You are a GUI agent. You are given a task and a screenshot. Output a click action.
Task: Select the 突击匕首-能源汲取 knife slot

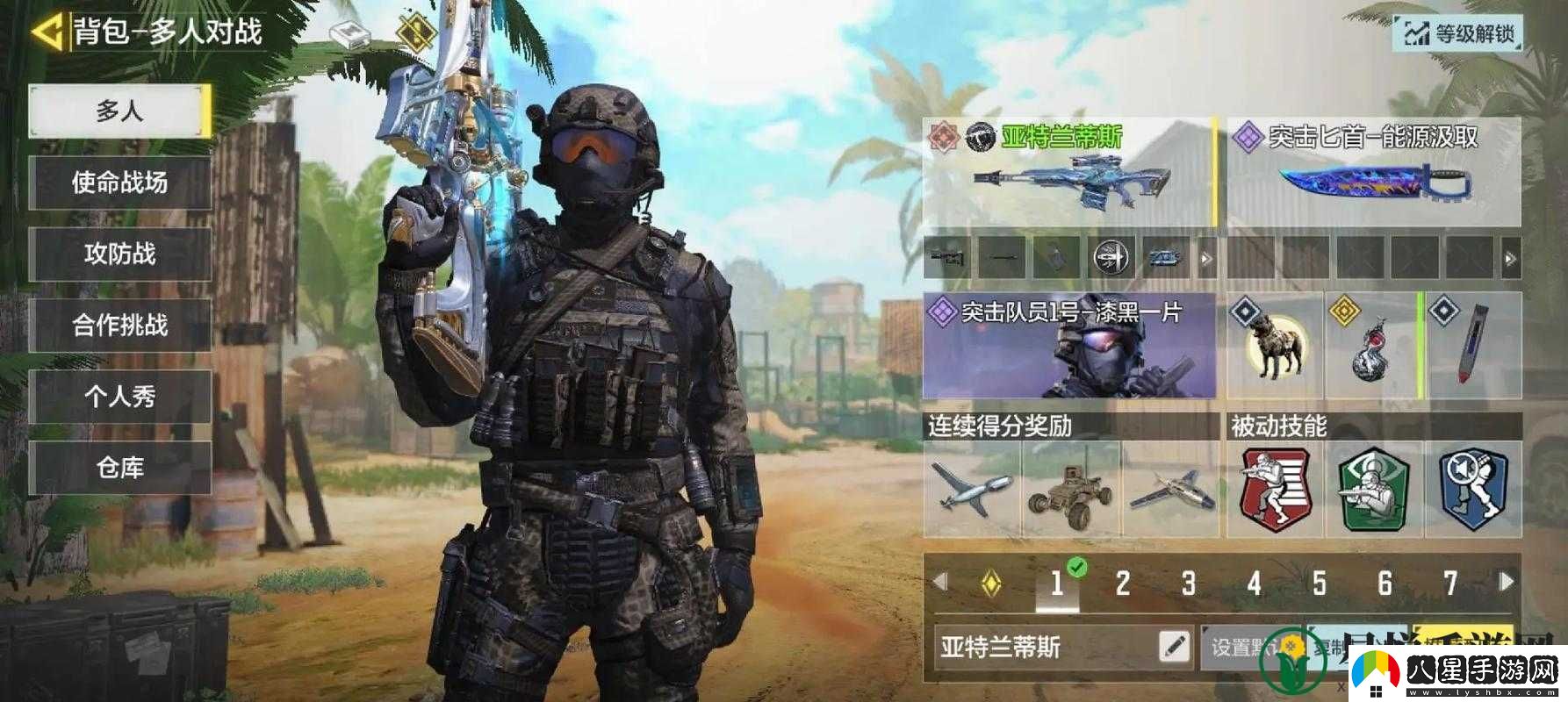[1373, 173]
